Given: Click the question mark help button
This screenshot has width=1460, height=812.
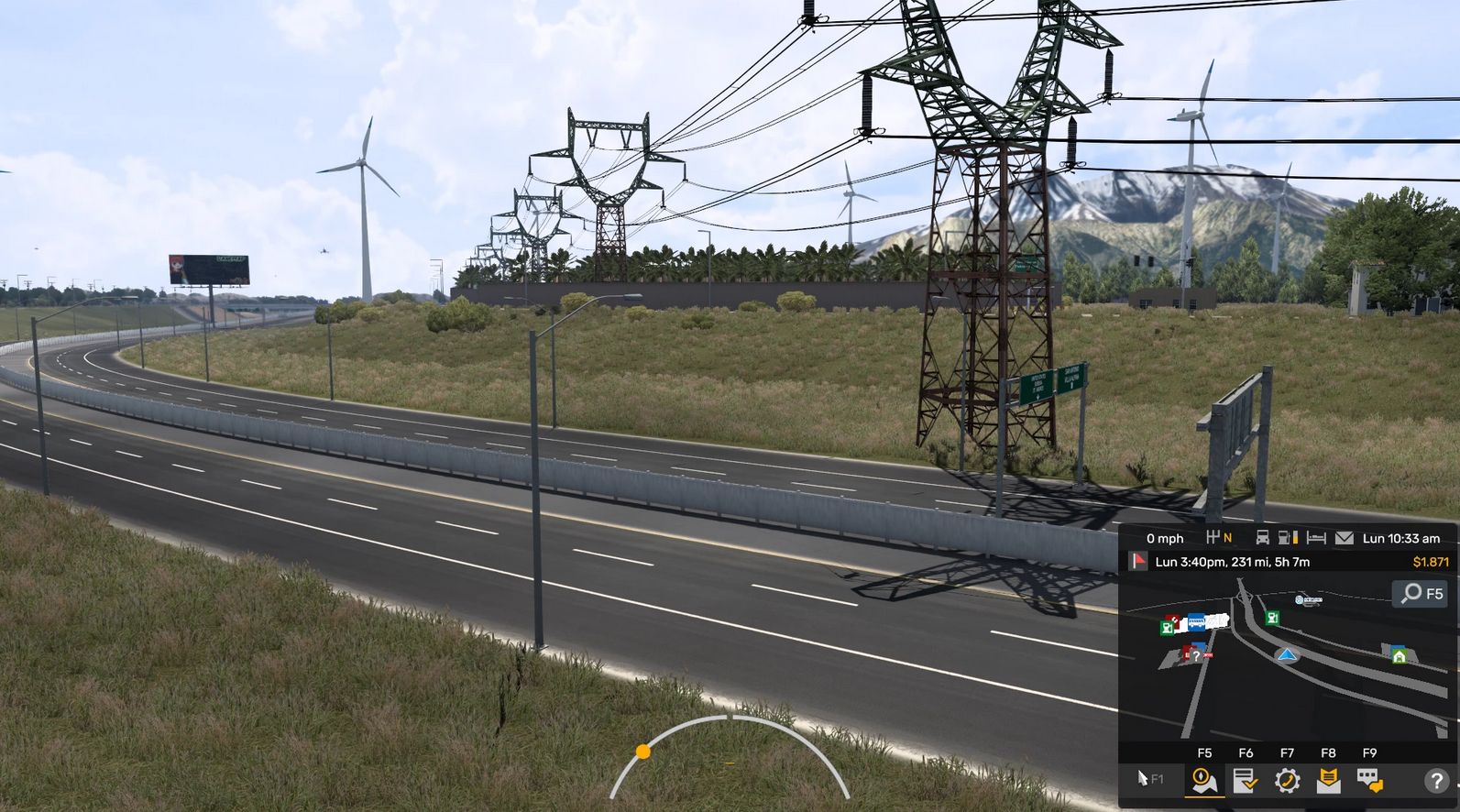Looking at the screenshot, I should [x=1434, y=781].
